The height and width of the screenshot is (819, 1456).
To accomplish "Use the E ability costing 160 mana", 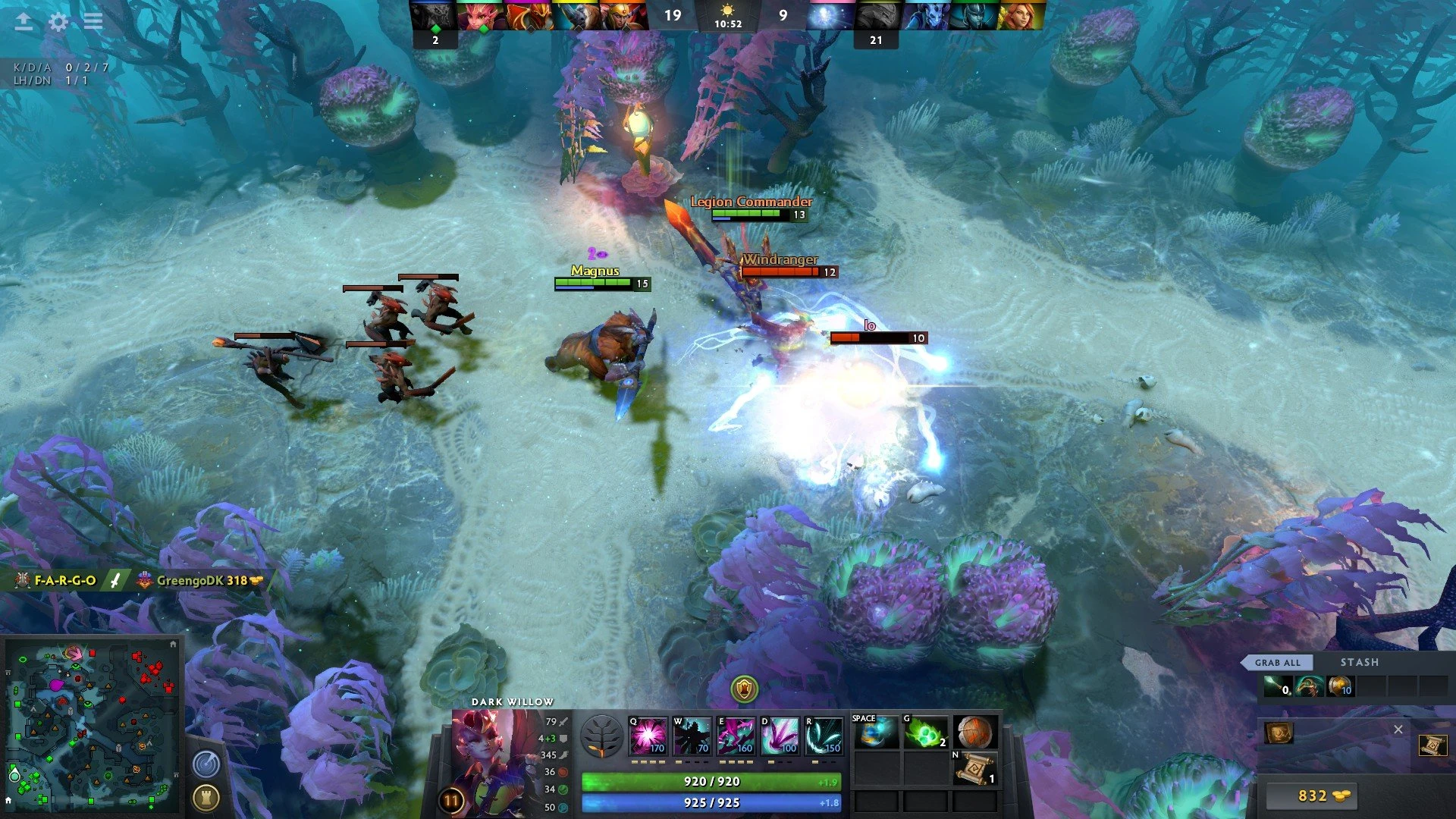I will click(x=736, y=736).
